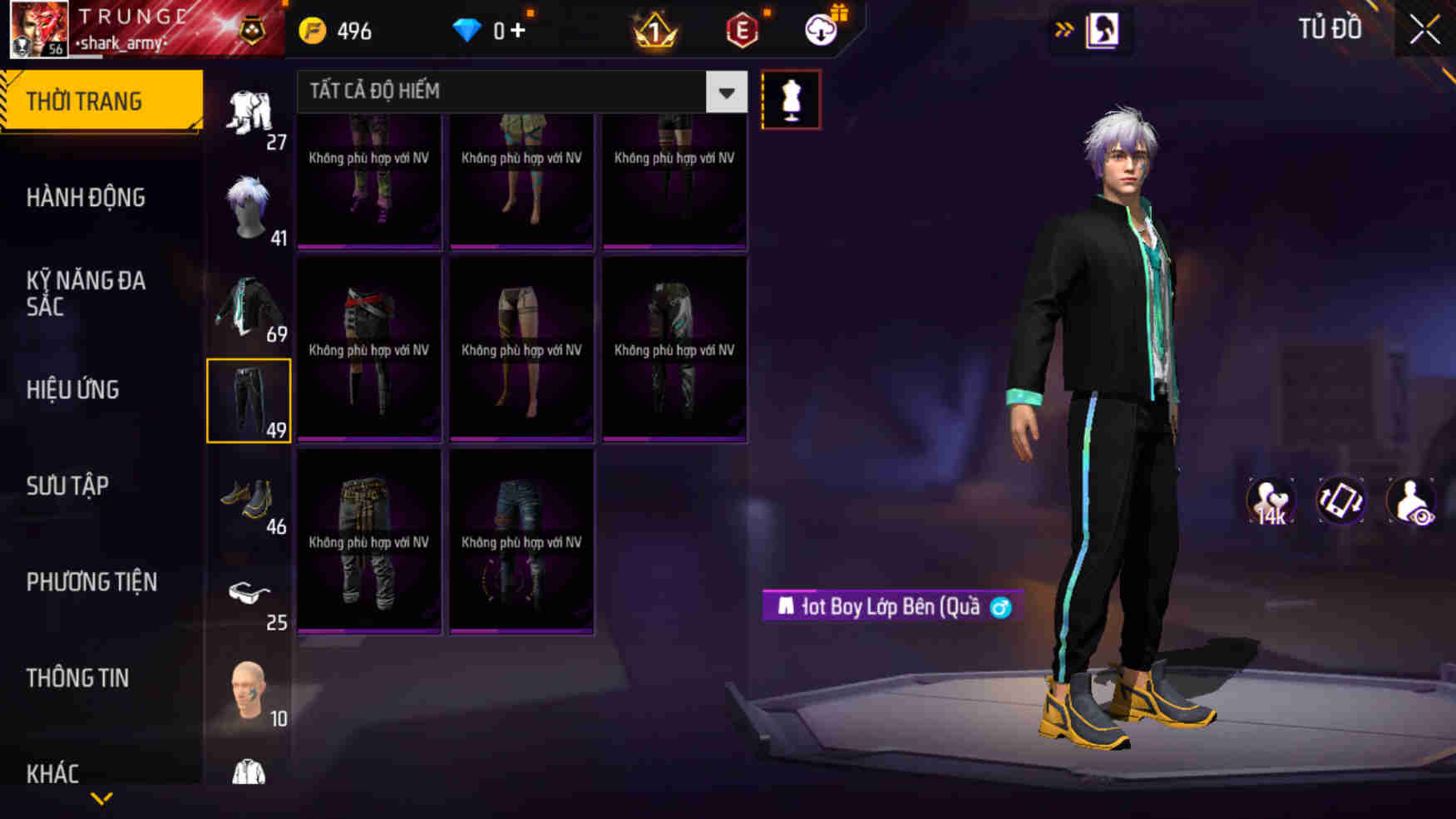
Task: Click the mannequin preview icon
Action: click(x=791, y=99)
